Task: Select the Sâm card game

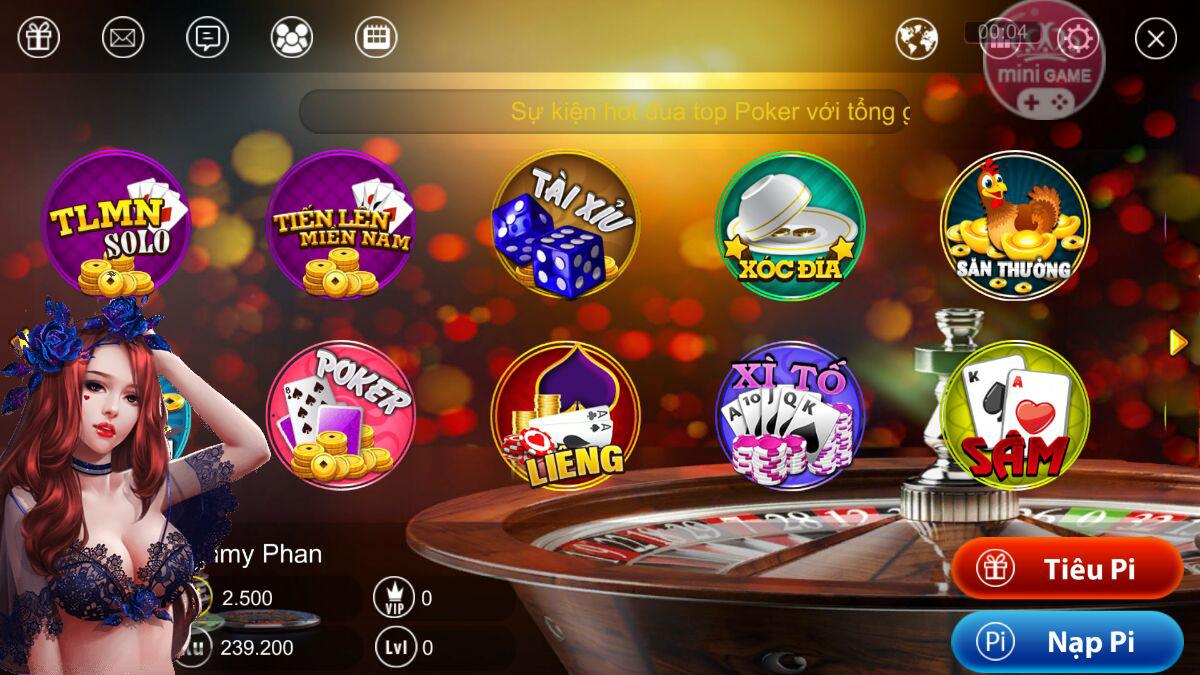Action: coord(1014,415)
